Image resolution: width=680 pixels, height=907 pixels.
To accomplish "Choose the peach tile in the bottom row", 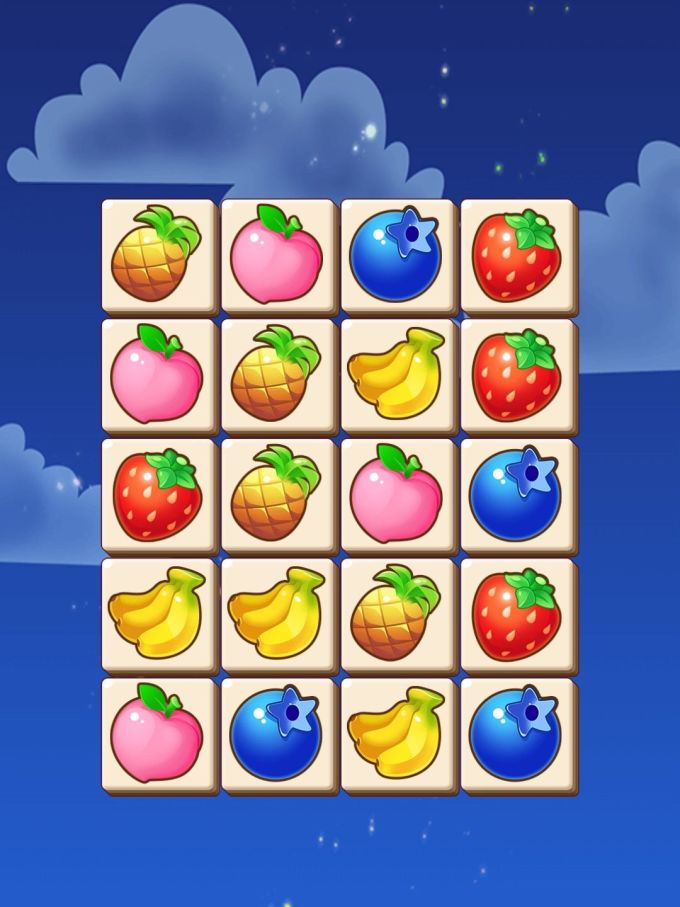I will [158, 735].
